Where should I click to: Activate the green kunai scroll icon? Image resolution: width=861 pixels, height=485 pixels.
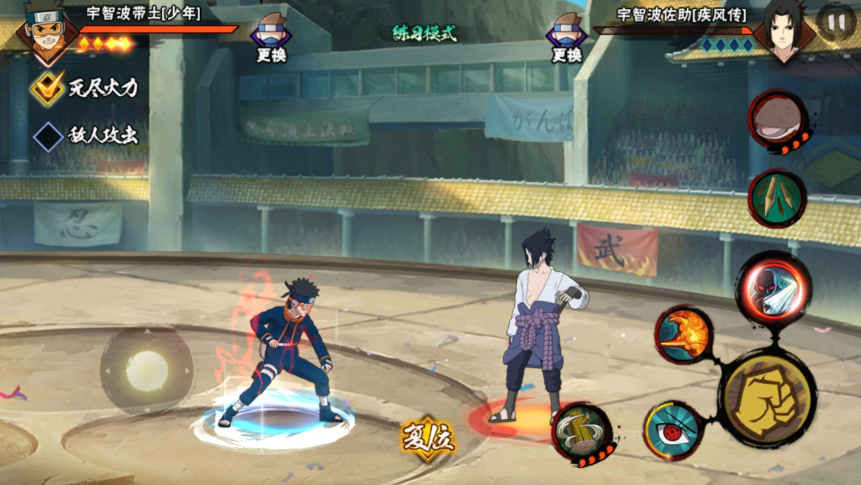pyautogui.click(x=777, y=196)
